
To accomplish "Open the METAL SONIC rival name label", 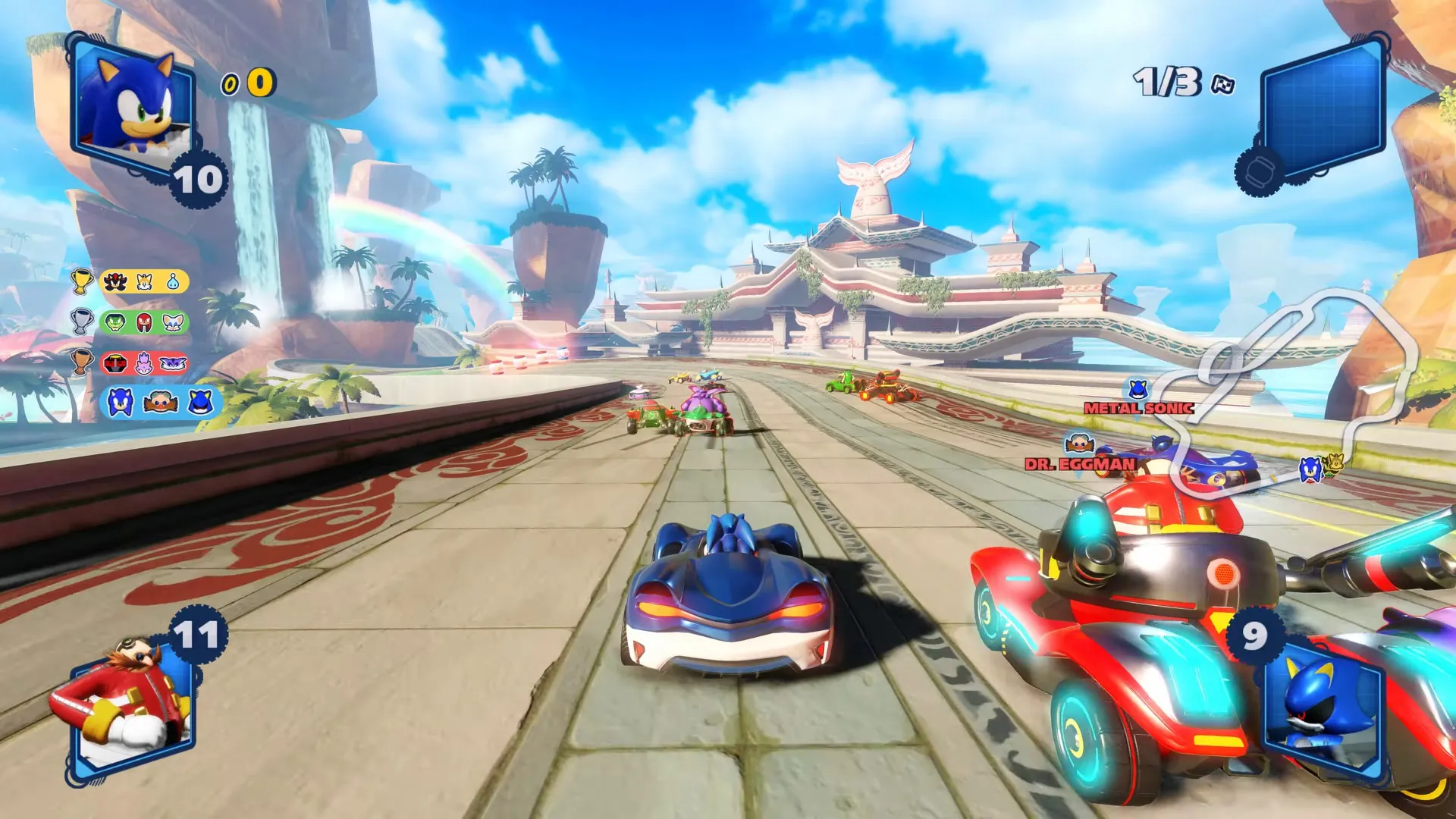I will pos(1137,409).
